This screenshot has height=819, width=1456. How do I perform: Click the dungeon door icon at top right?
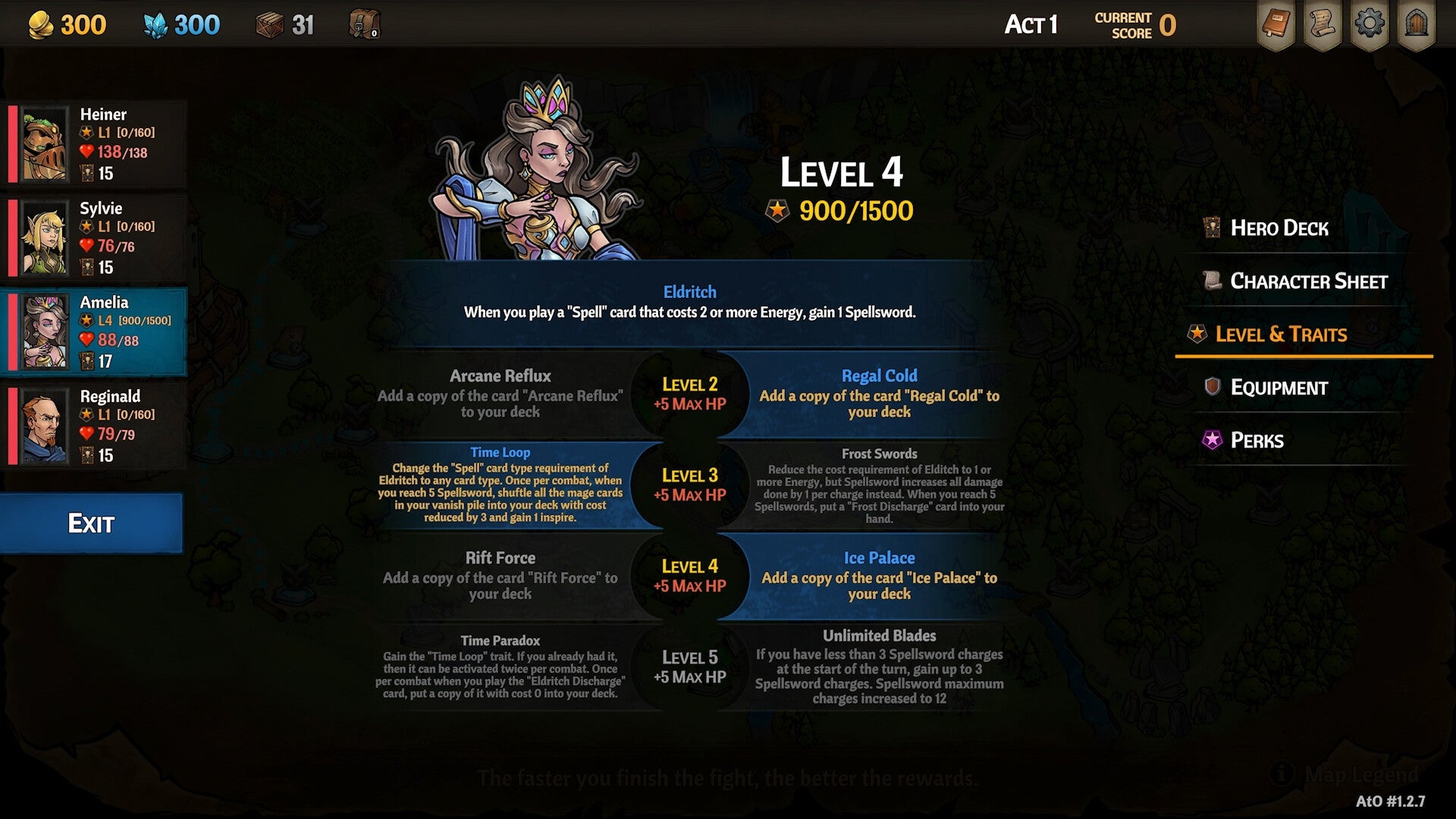pos(1417,24)
